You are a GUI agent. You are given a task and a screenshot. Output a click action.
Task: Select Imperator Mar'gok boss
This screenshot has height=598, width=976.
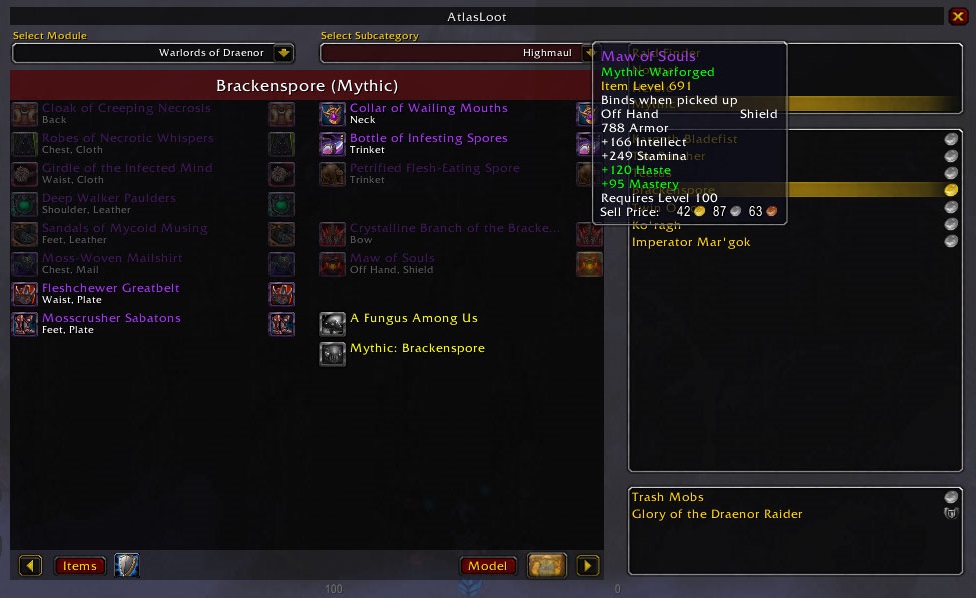point(691,242)
